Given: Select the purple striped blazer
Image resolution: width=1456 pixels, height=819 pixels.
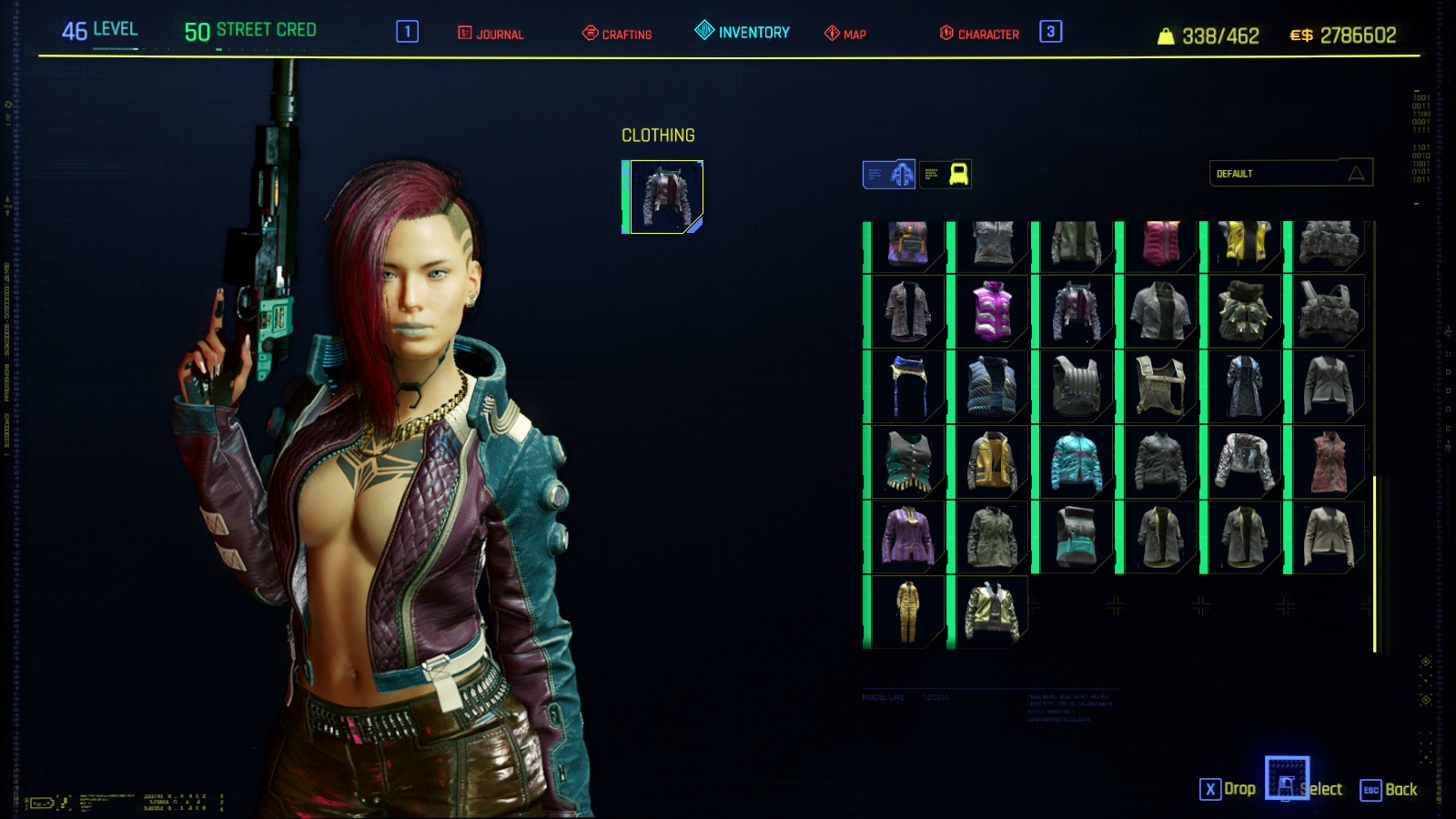Looking at the screenshot, I should (907, 537).
